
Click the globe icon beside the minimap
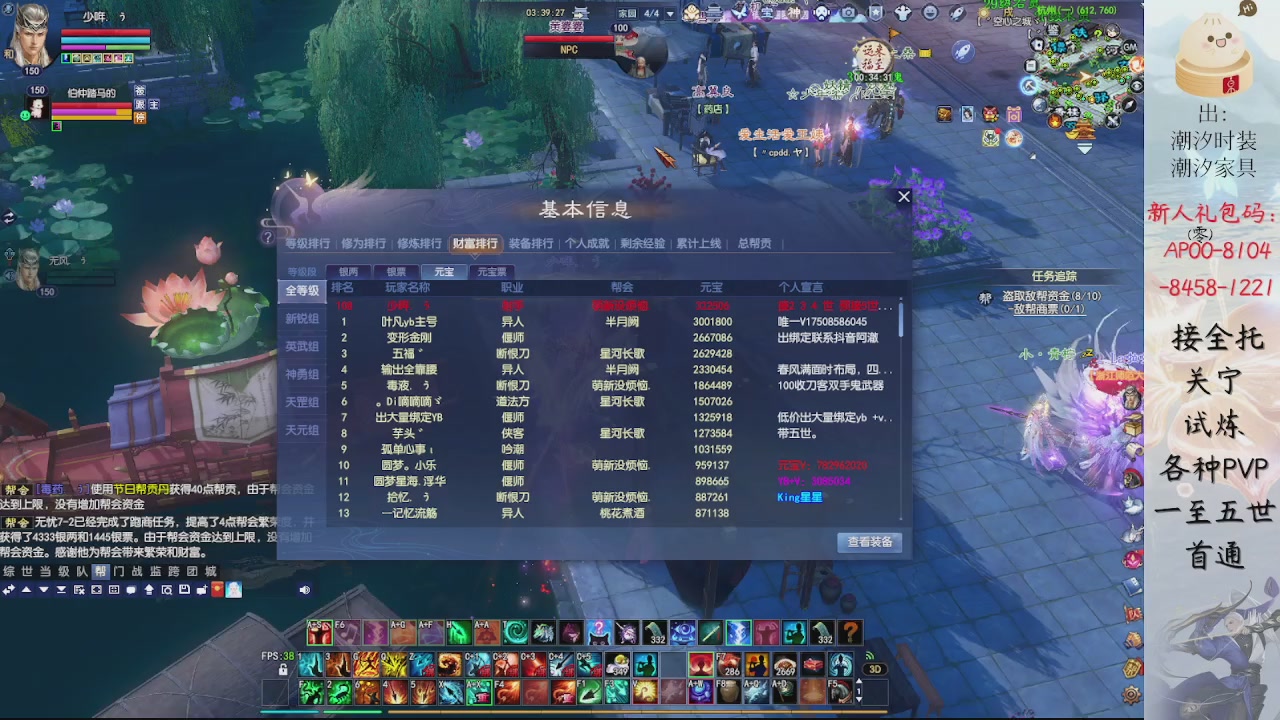(1037, 105)
